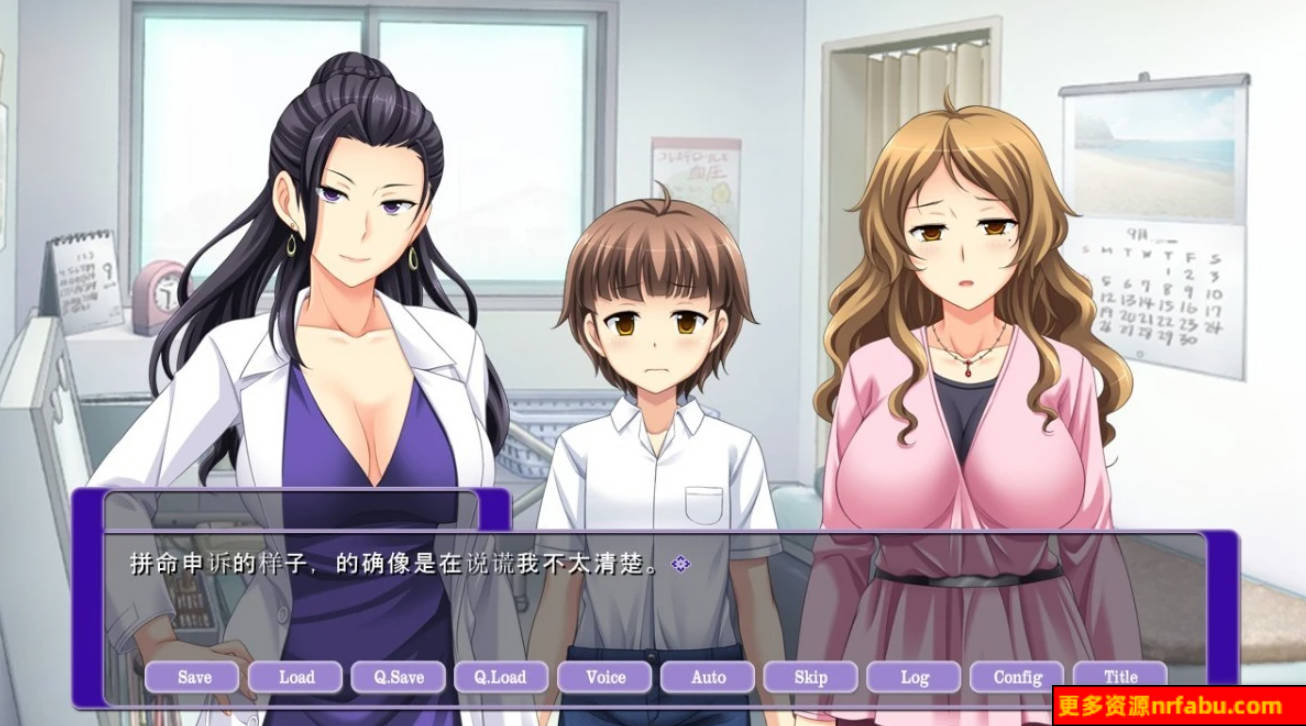
Task: Open the Config settings screen
Action: click(x=1015, y=677)
